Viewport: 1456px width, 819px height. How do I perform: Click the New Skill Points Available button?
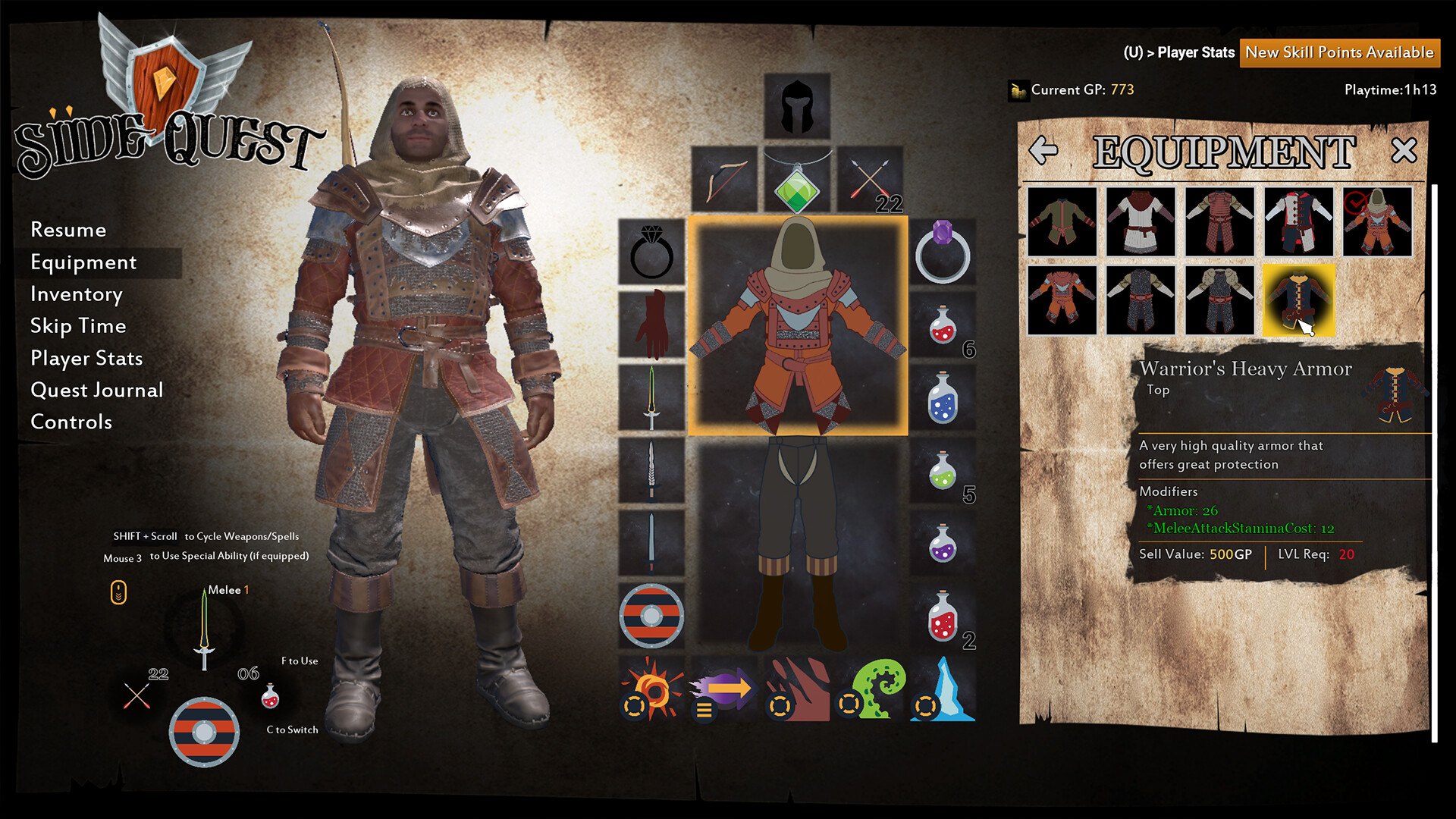point(1339,53)
